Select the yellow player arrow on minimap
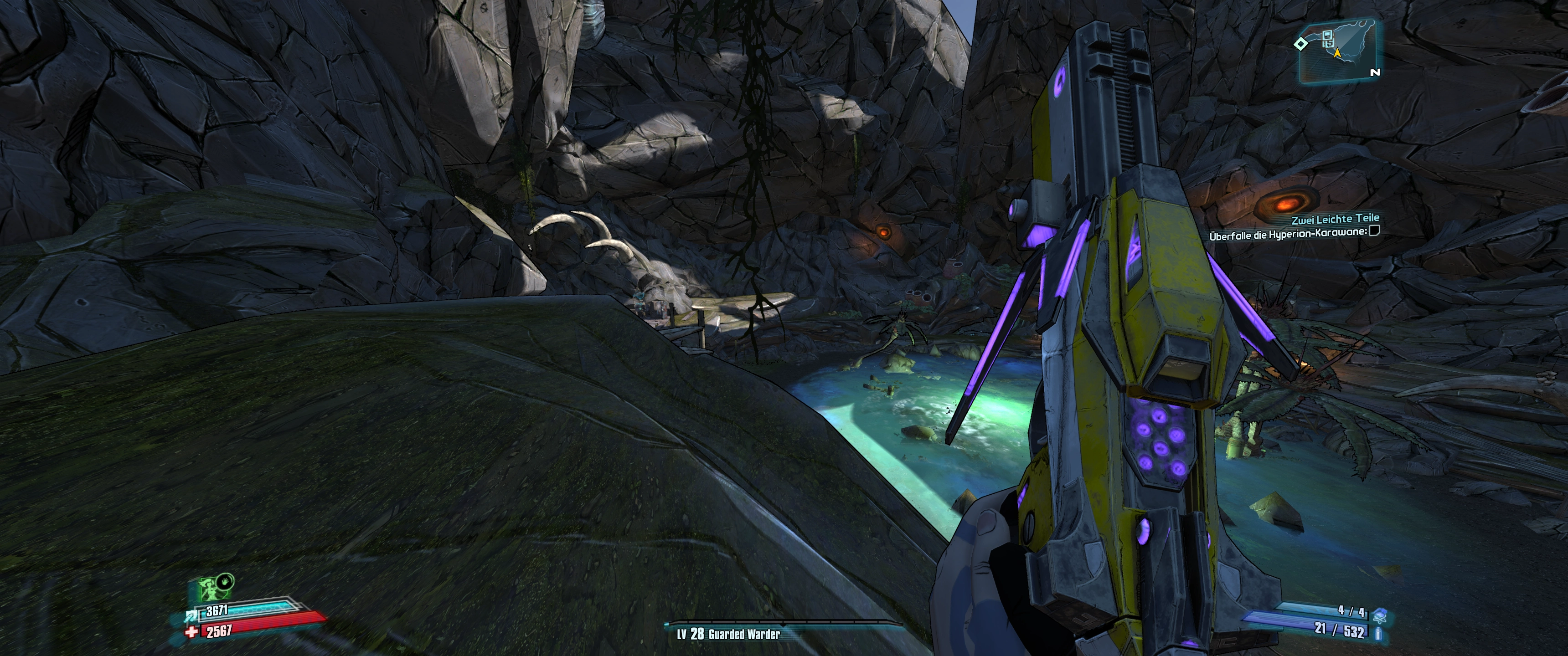This screenshot has width=1568, height=656. 1337,54
